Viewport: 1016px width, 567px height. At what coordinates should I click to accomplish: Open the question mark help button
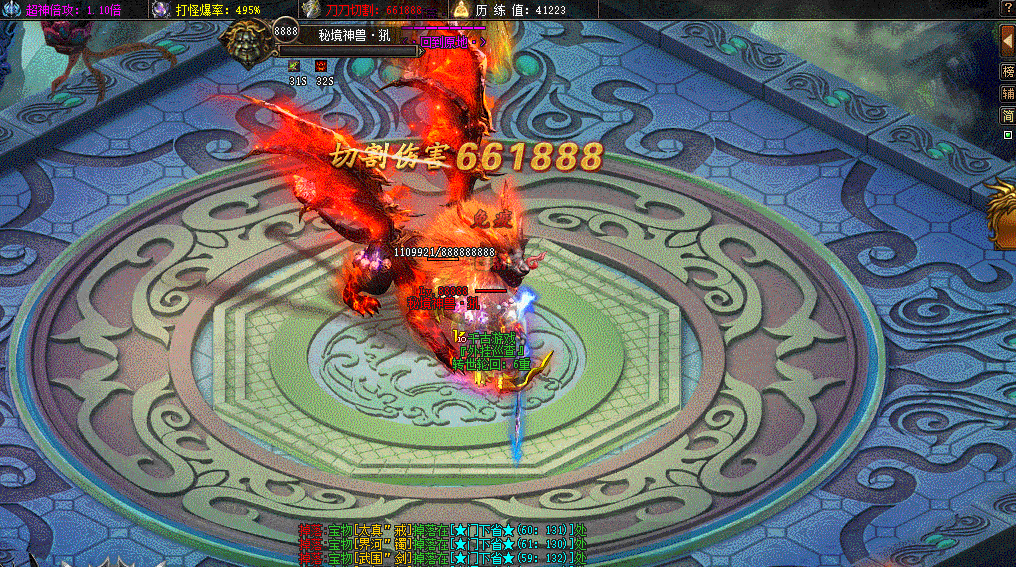pyautogui.click(x=1007, y=8)
